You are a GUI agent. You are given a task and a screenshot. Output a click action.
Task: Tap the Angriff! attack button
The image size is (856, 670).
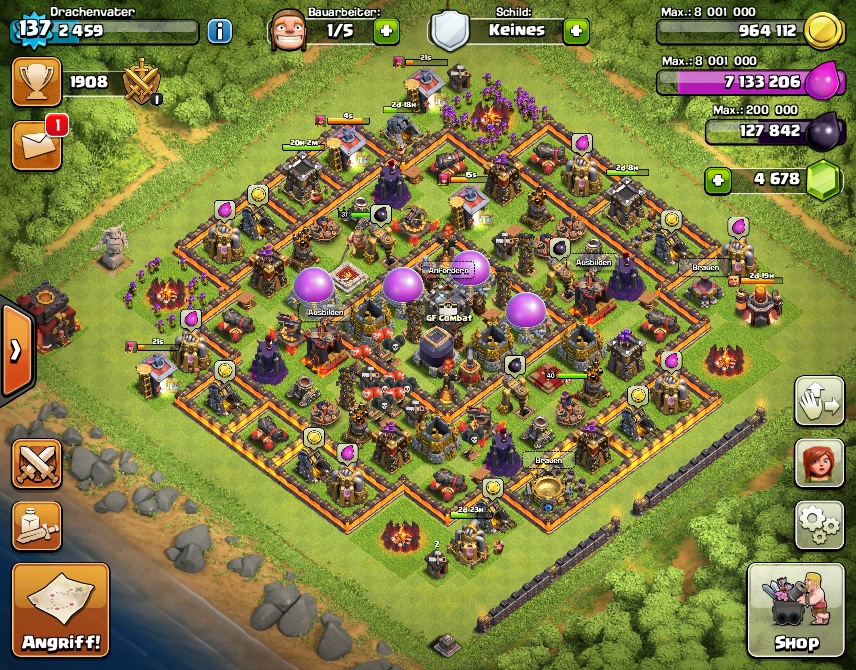coord(60,609)
